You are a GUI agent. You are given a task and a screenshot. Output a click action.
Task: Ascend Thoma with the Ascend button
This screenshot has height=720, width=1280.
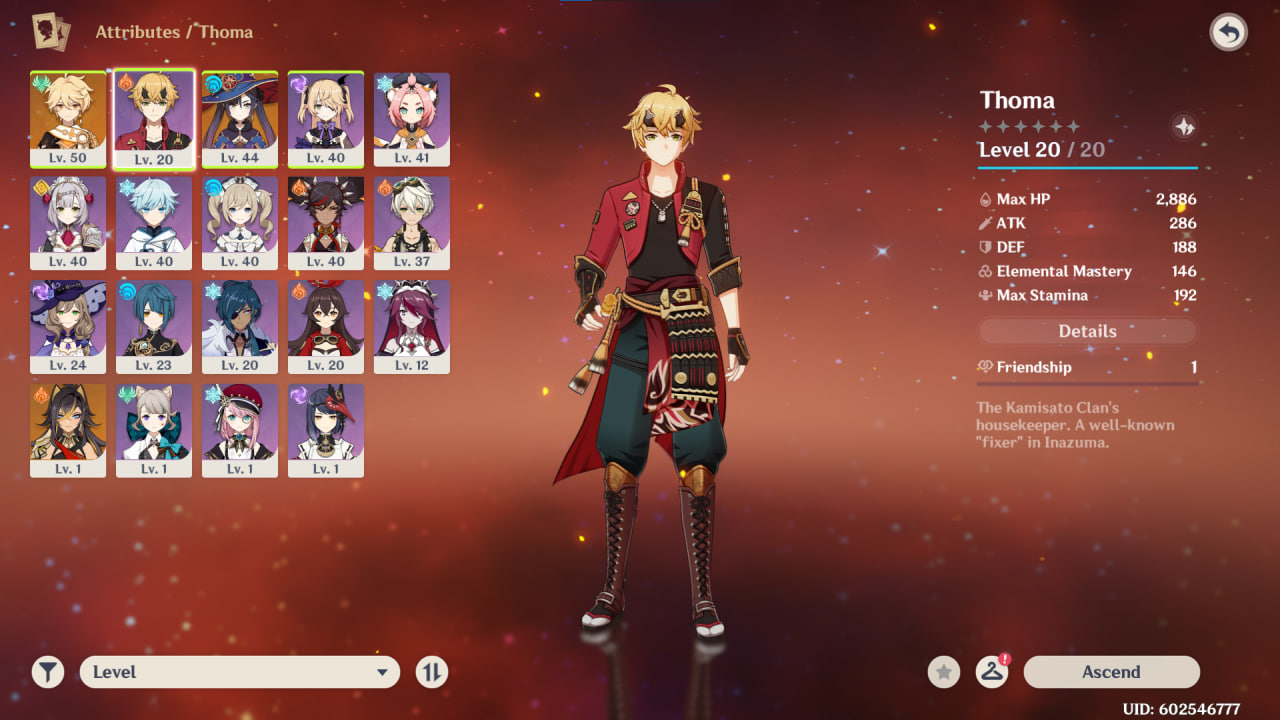[1111, 672]
